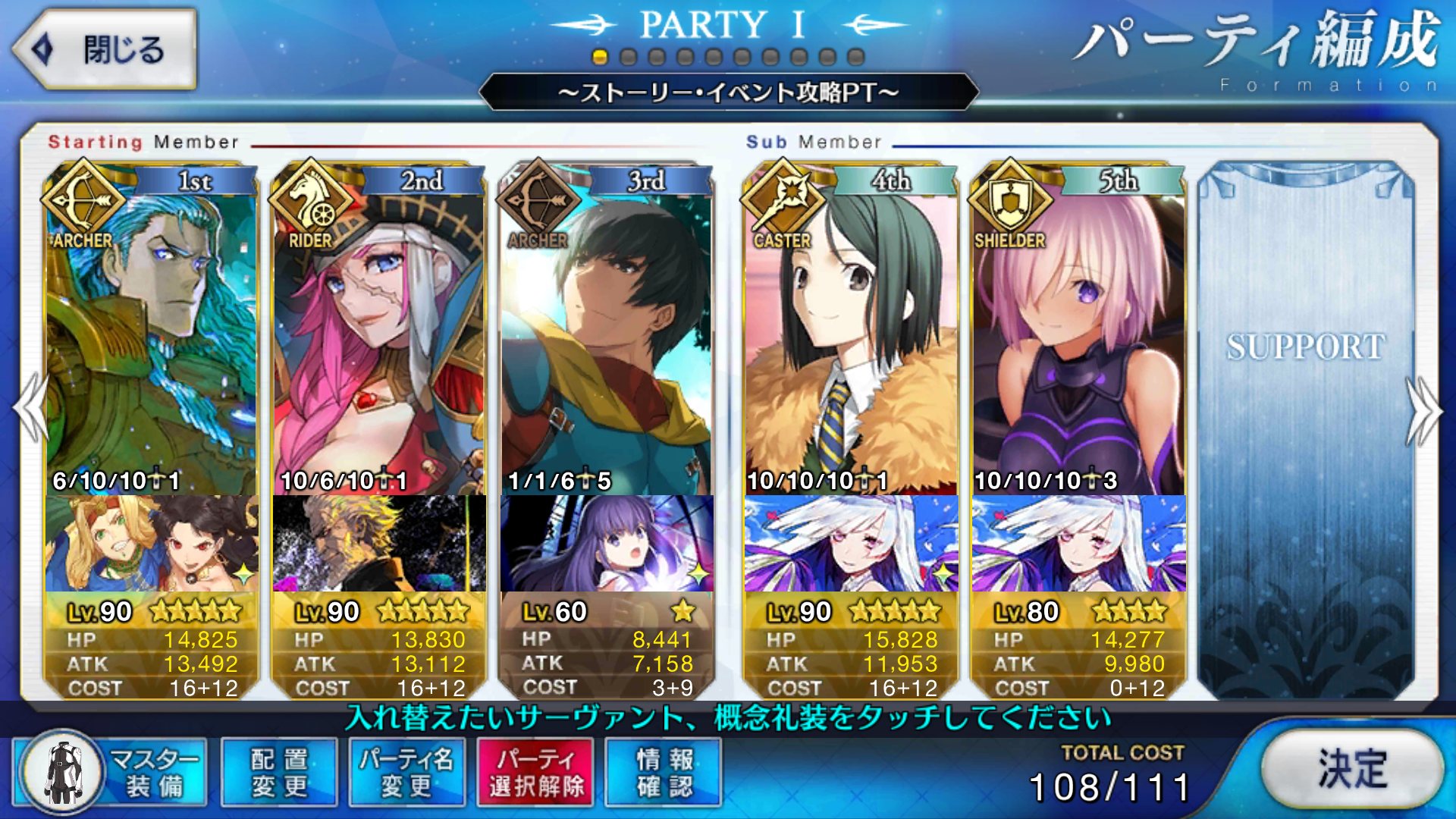Choose パーティ名変更 to rename party
Image resolution: width=1456 pixels, height=819 pixels.
(407, 772)
